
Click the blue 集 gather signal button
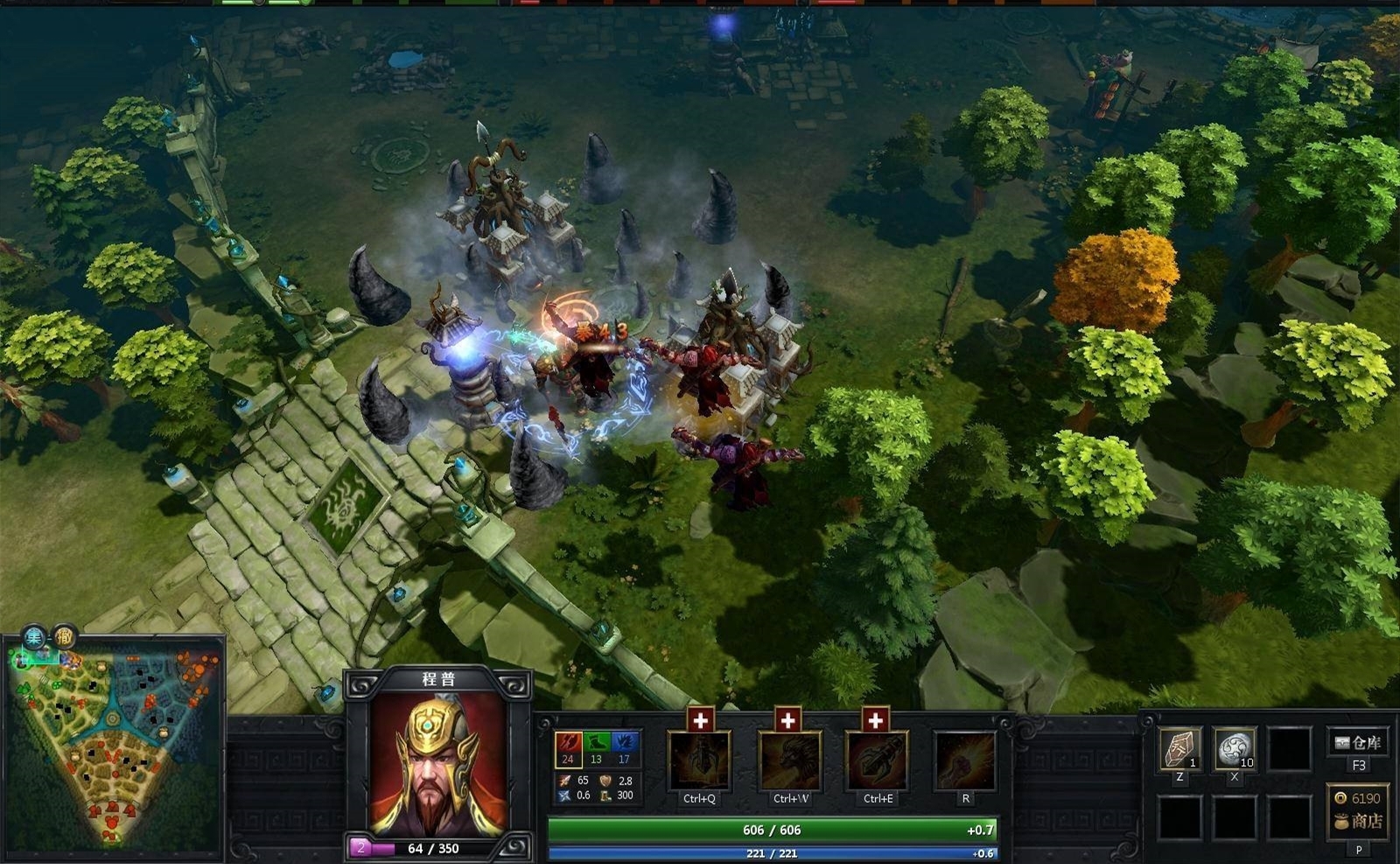click(34, 638)
